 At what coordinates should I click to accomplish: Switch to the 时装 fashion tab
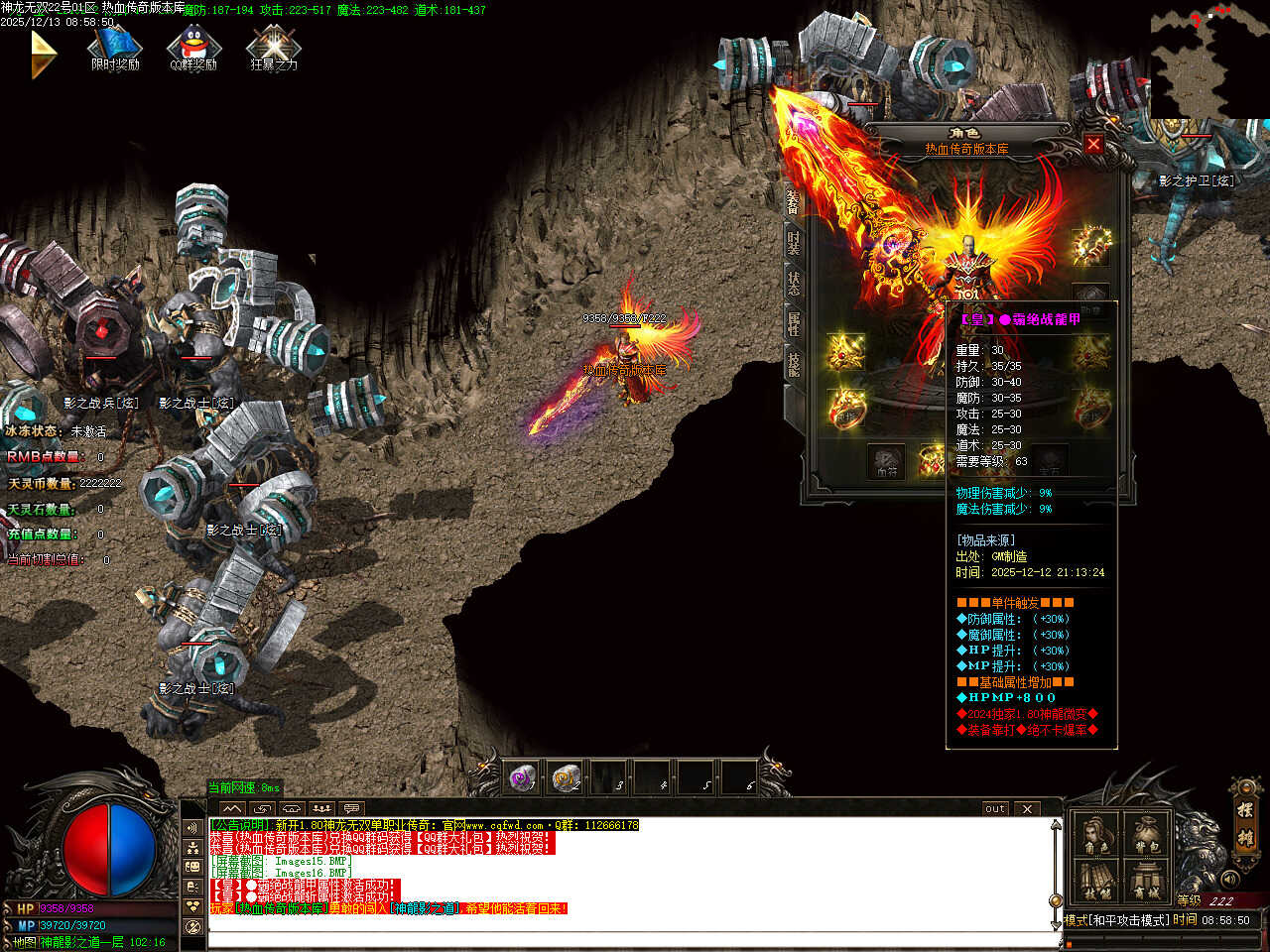[794, 243]
